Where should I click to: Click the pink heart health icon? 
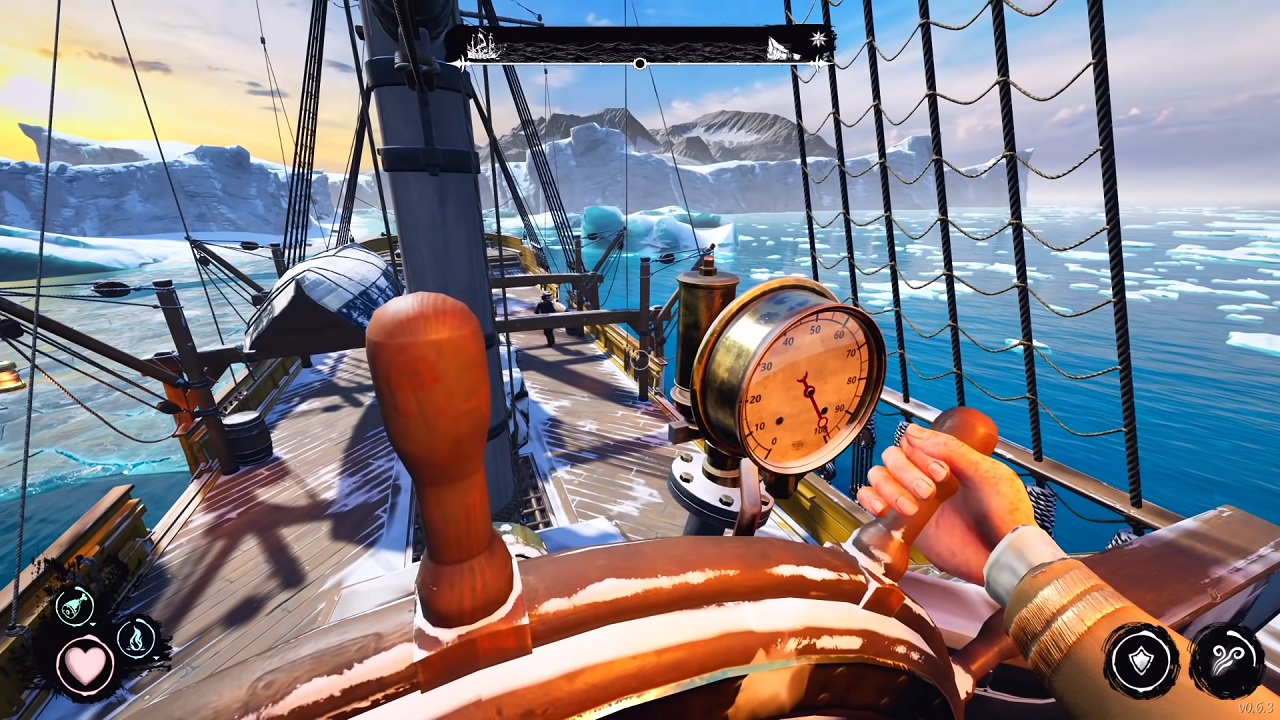tap(84, 665)
